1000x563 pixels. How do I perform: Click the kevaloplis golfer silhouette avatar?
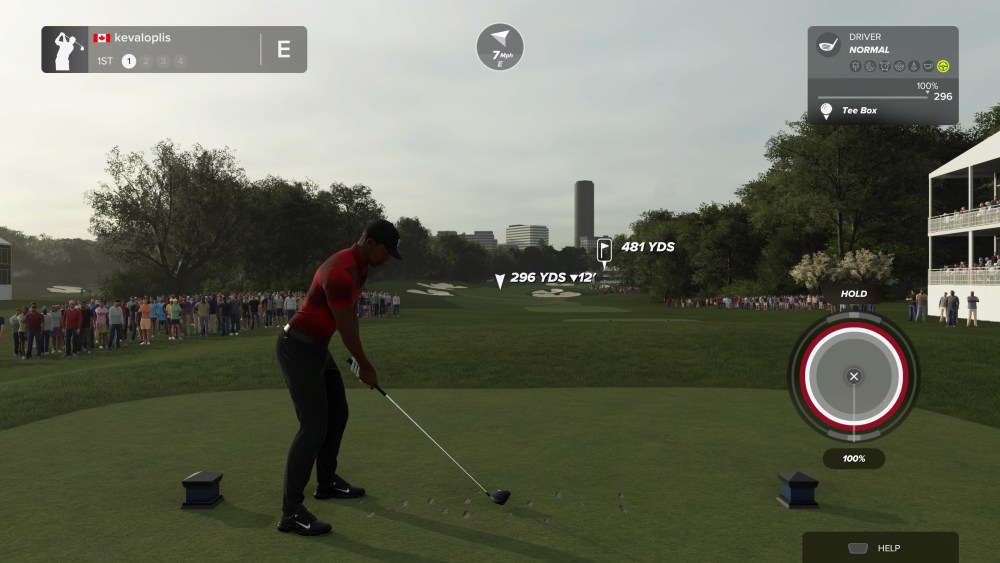pos(65,49)
